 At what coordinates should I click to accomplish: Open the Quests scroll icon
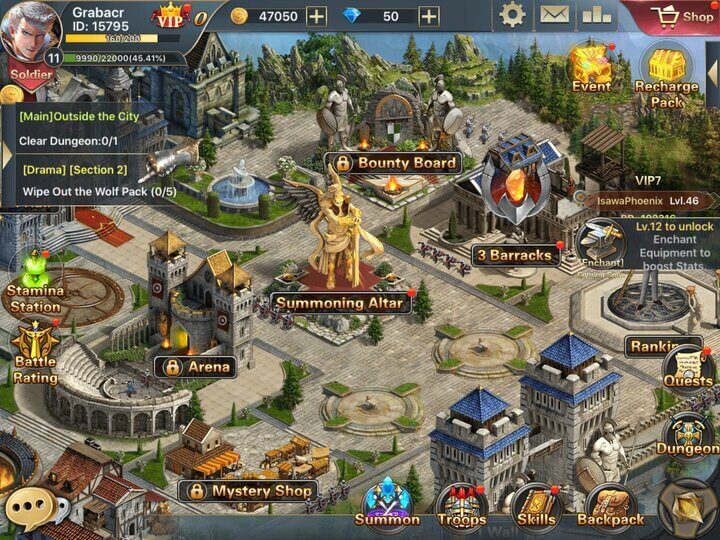click(688, 366)
